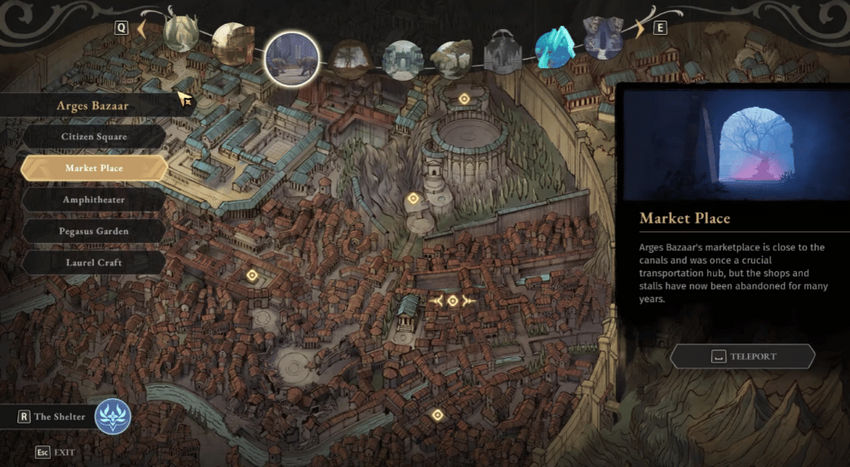Viewport: 850px width, 467px height.
Task: Open The Shelter via the blue emblem
Action: coord(112,416)
